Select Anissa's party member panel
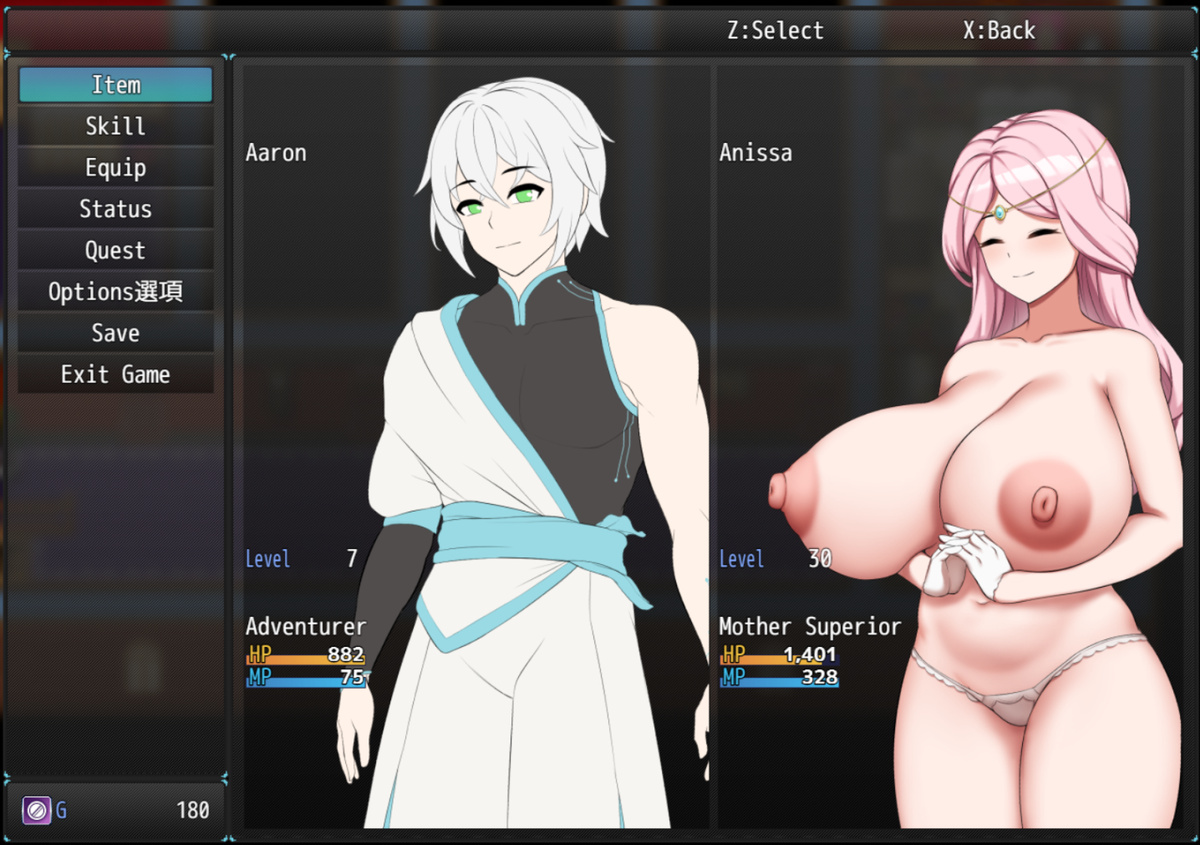Image resolution: width=1200 pixels, height=845 pixels. (949, 446)
